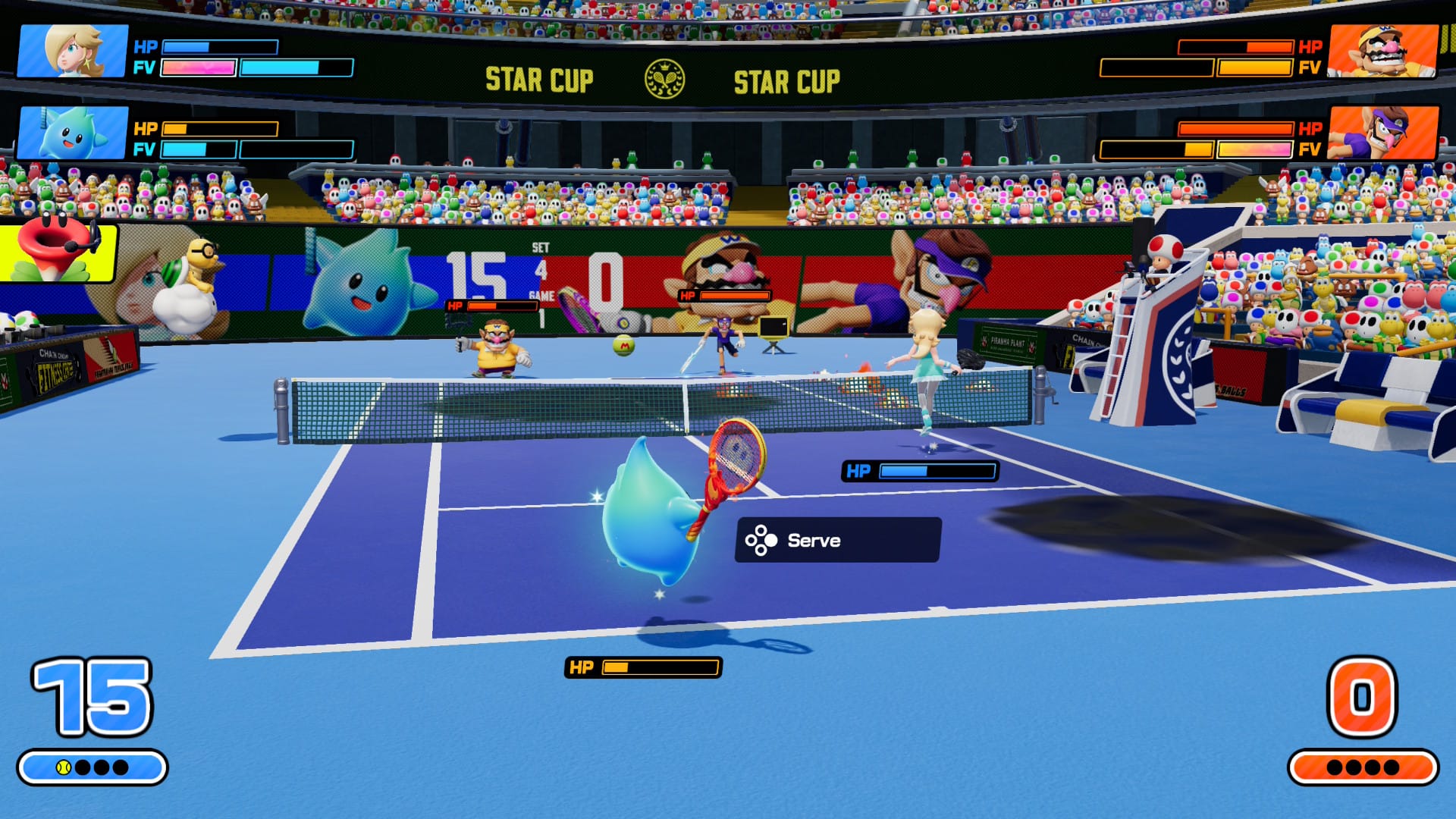Click Rosalina's player portrait
Image resolution: width=1456 pixels, height=819 pixels.
tap(73, 51)
